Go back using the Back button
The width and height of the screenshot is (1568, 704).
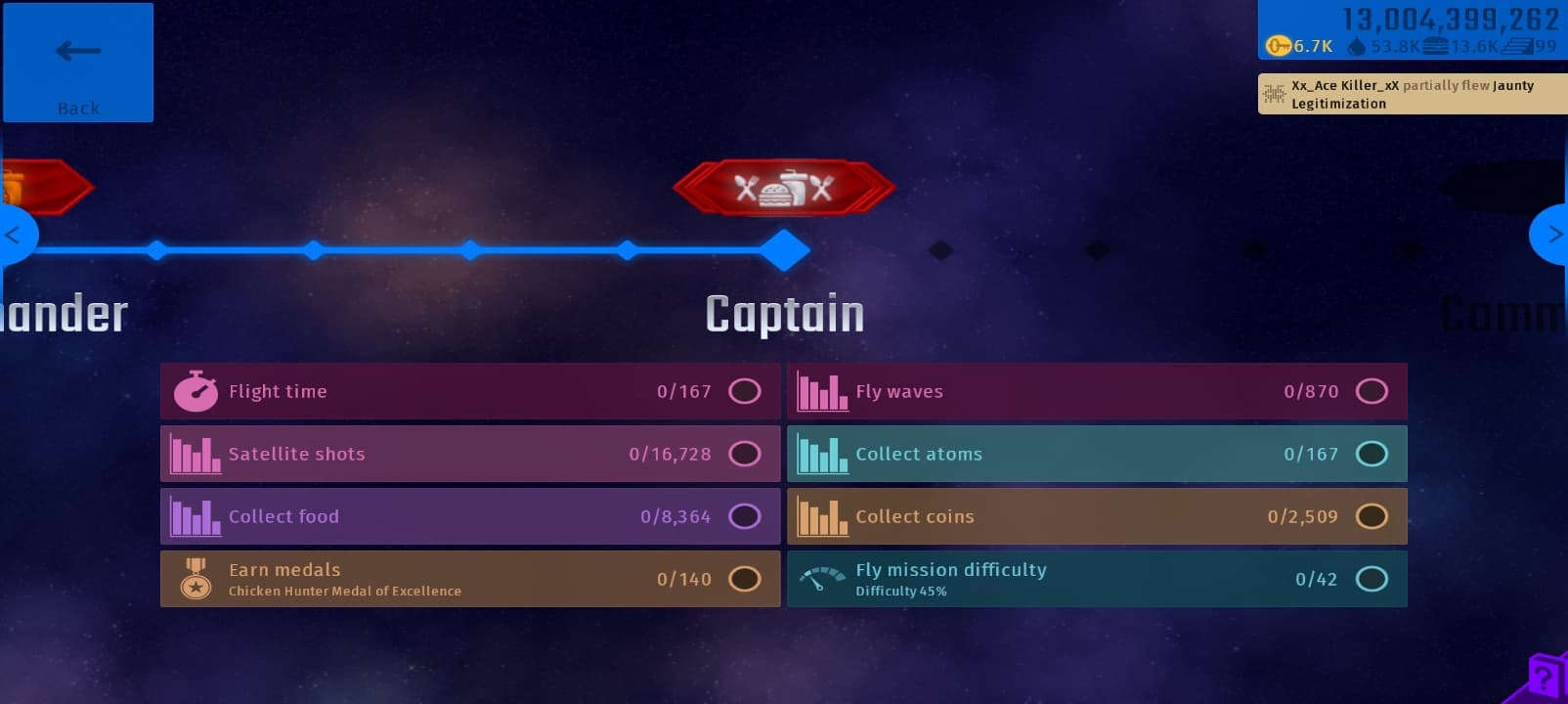[78, 63]
